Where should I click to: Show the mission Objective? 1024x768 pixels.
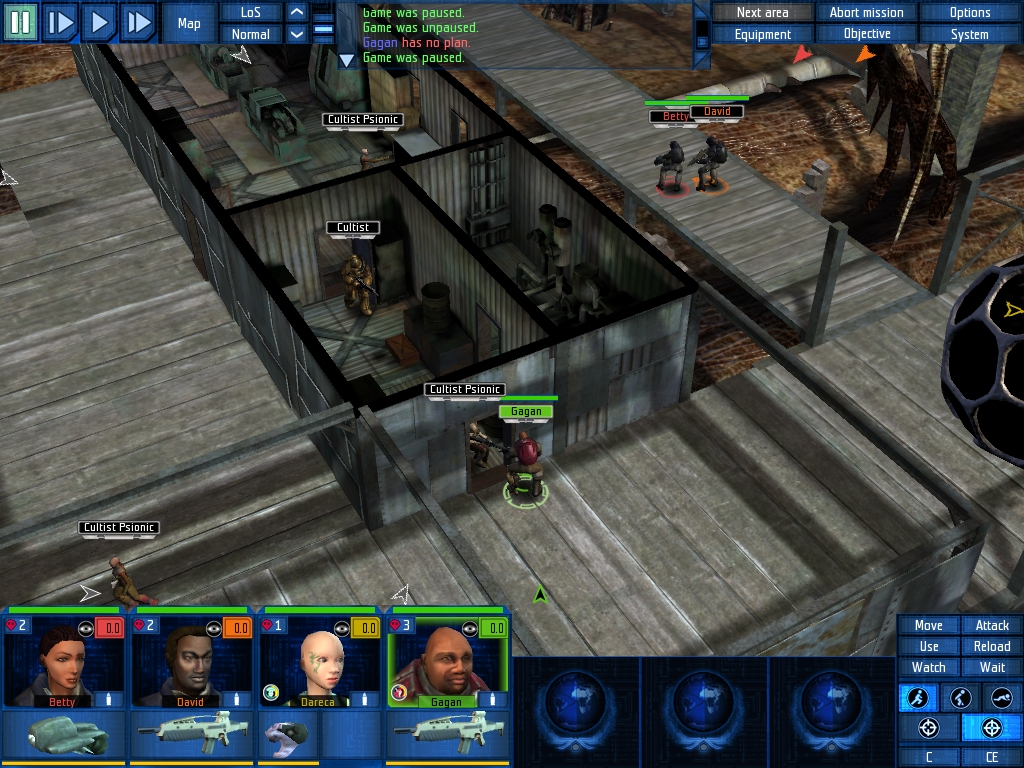(x=866, y=34)
